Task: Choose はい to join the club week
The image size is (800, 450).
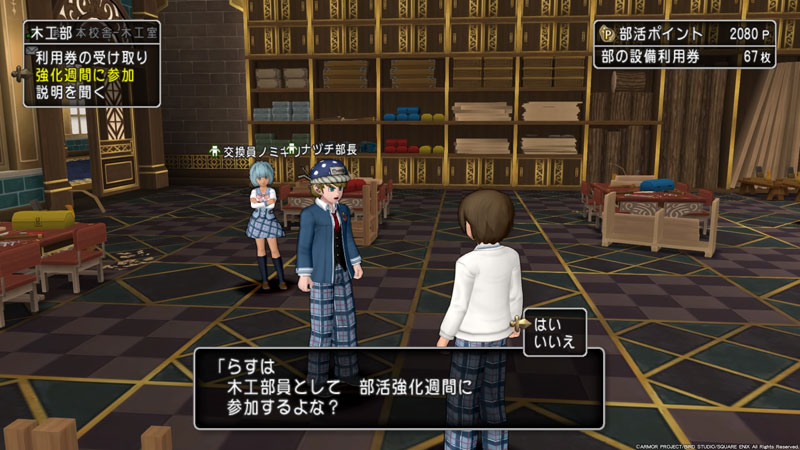Action: 549,325
